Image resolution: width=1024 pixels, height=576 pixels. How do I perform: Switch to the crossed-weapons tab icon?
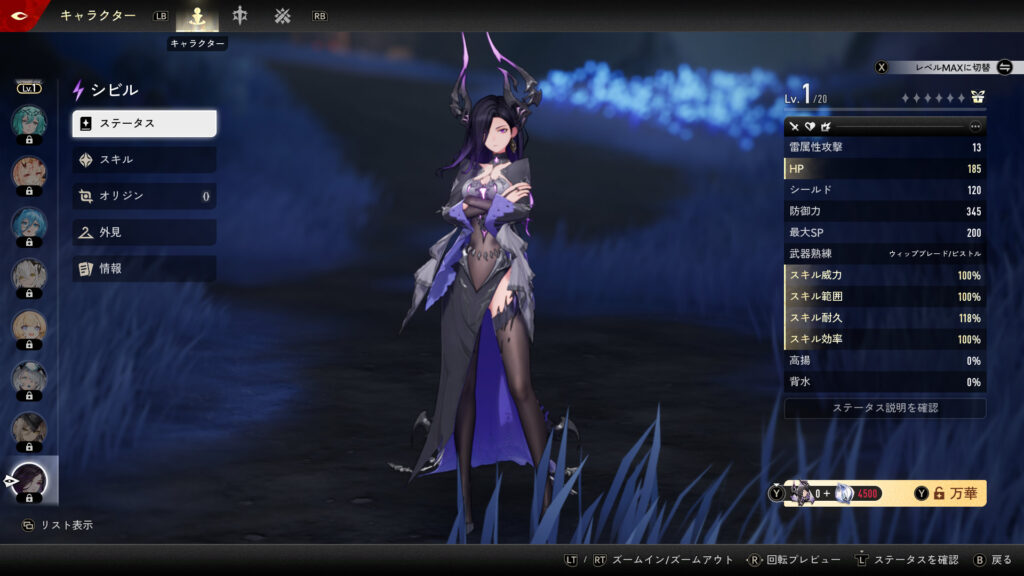pos(283,16)
